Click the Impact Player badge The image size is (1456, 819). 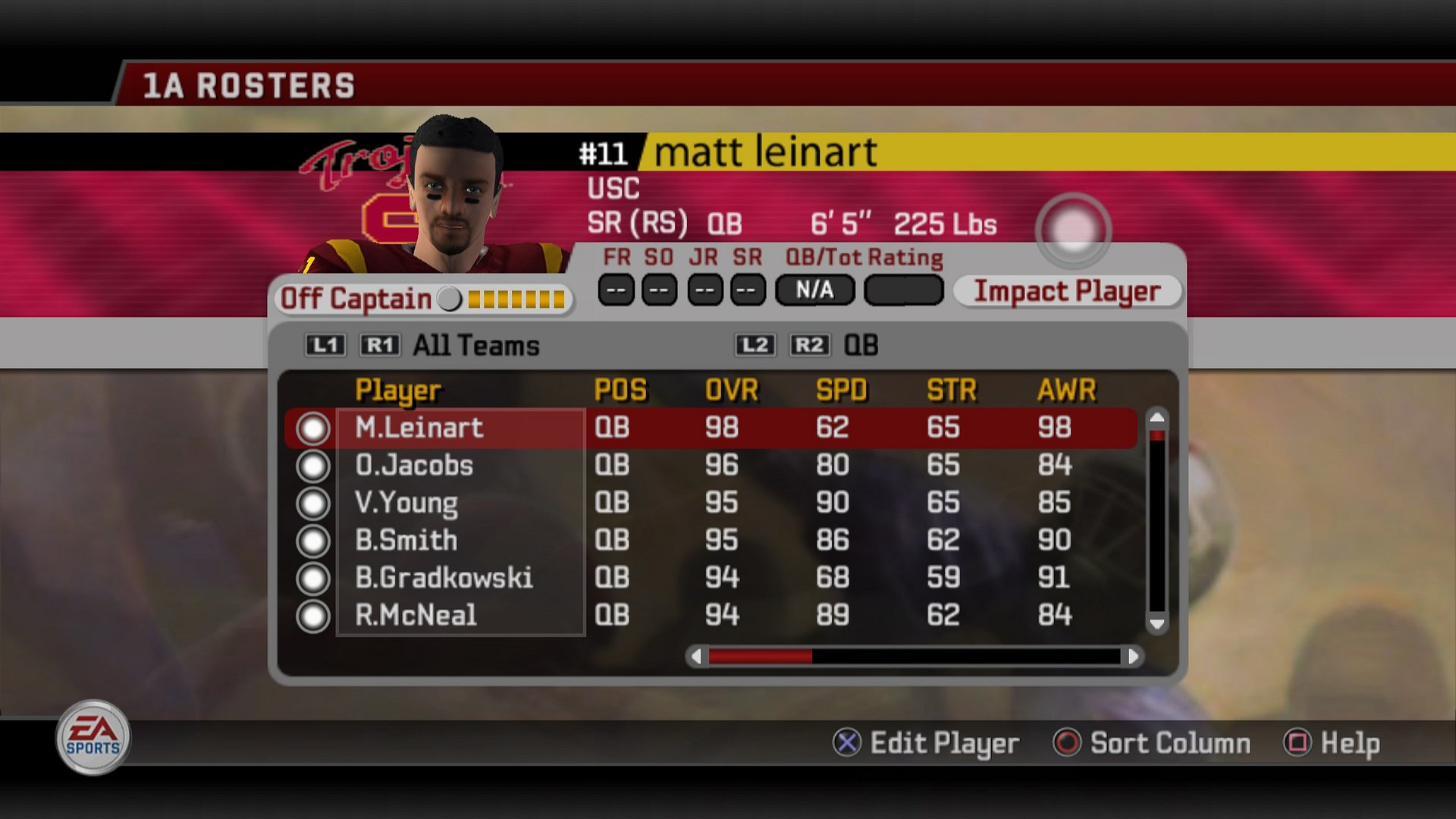click(x=1066, y=291)
